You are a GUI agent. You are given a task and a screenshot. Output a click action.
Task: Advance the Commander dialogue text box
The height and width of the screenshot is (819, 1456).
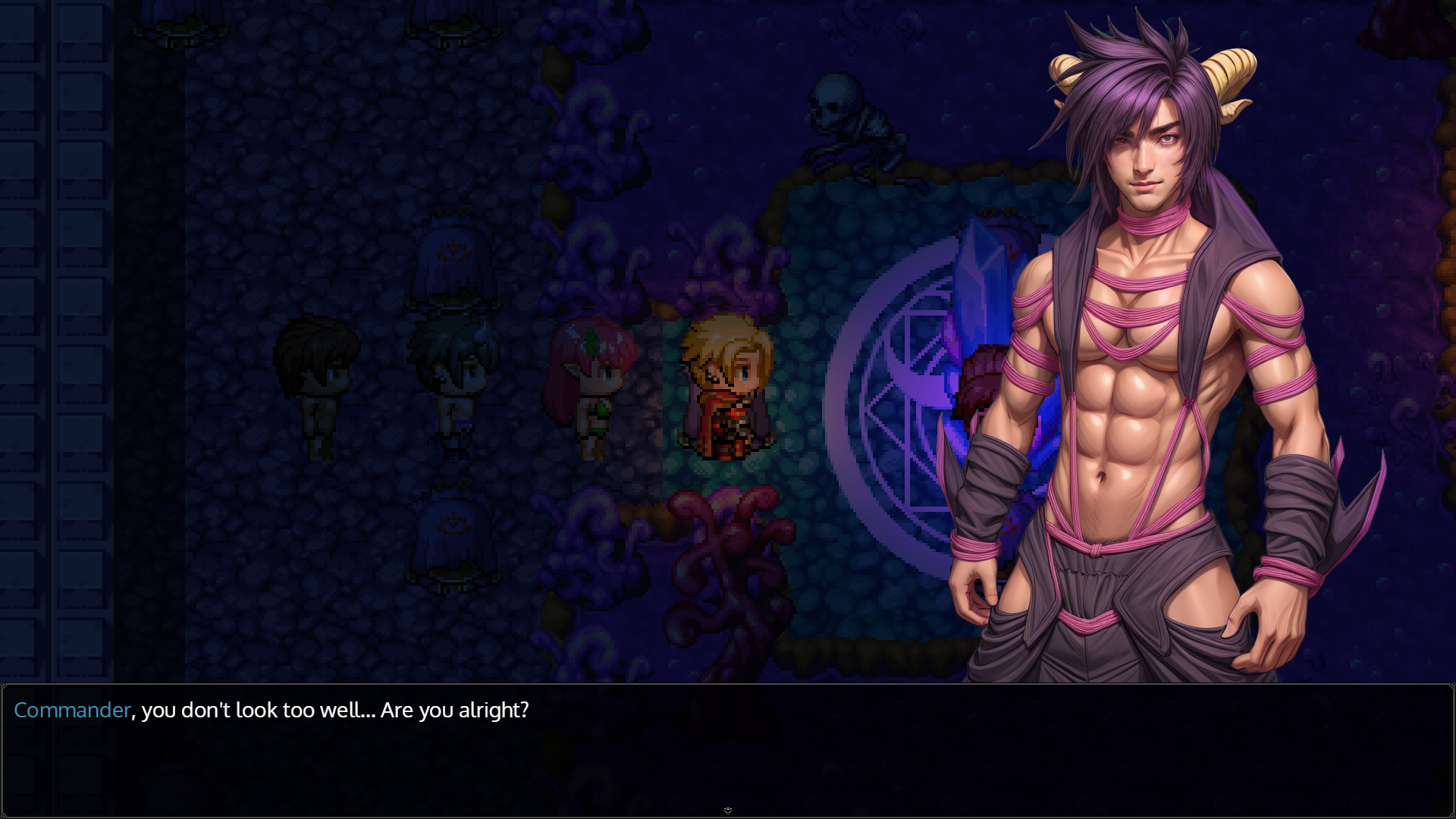(x=726, y=749)
